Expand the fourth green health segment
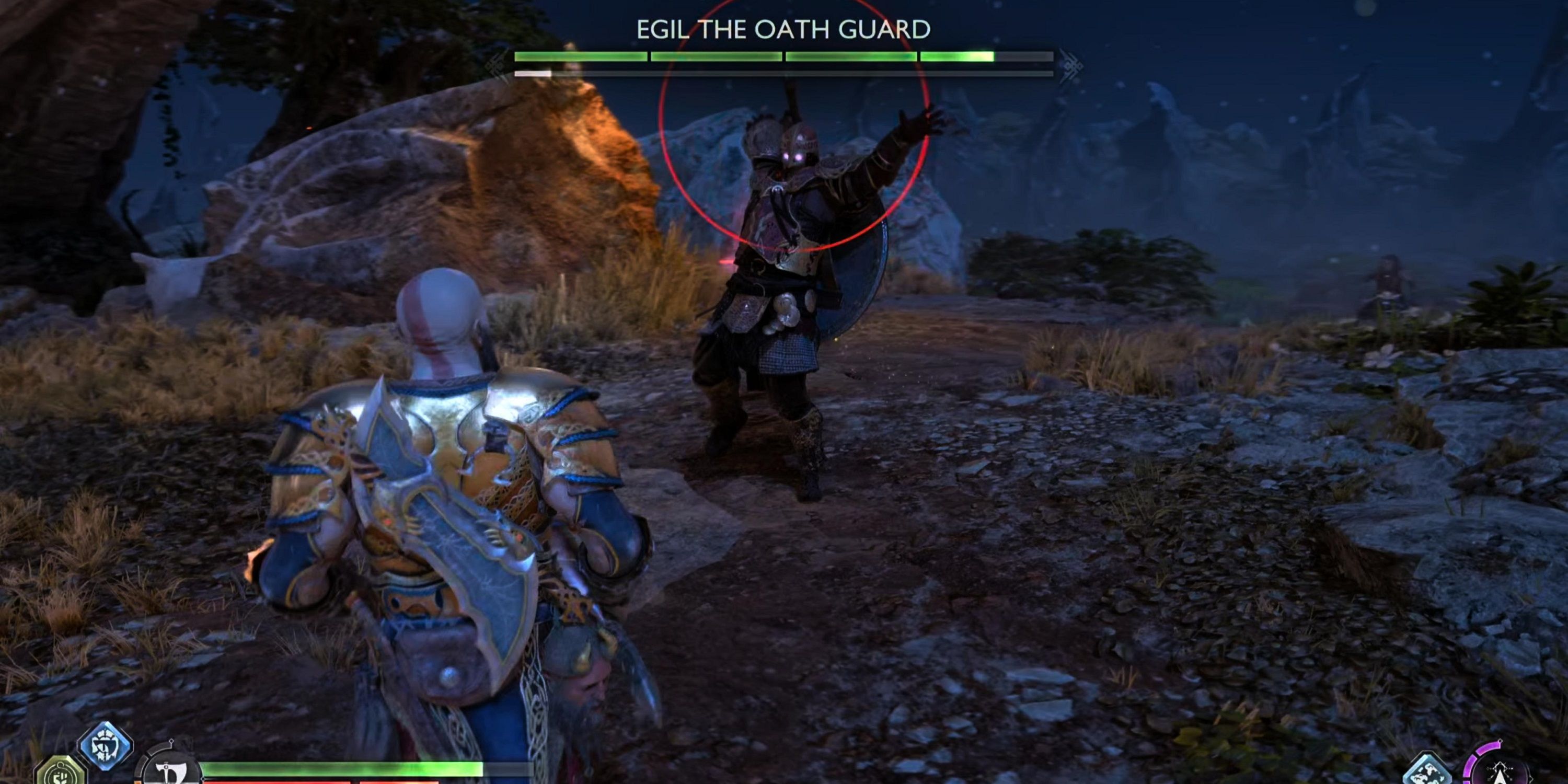Screen dimensions: 1568x784 986,55
